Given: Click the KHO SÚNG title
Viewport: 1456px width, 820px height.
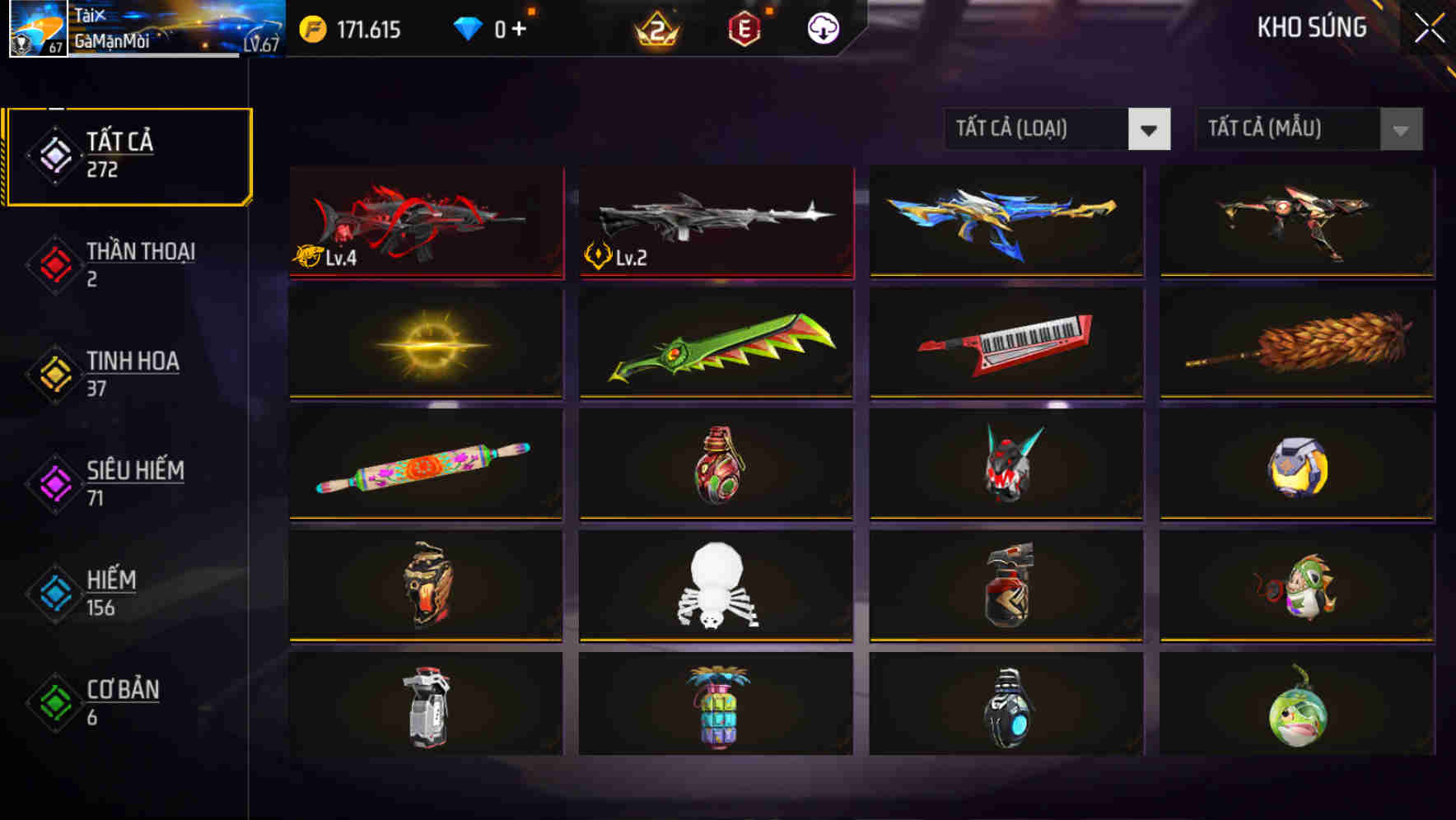Looking at the screenshot, I should (1313, 28).
